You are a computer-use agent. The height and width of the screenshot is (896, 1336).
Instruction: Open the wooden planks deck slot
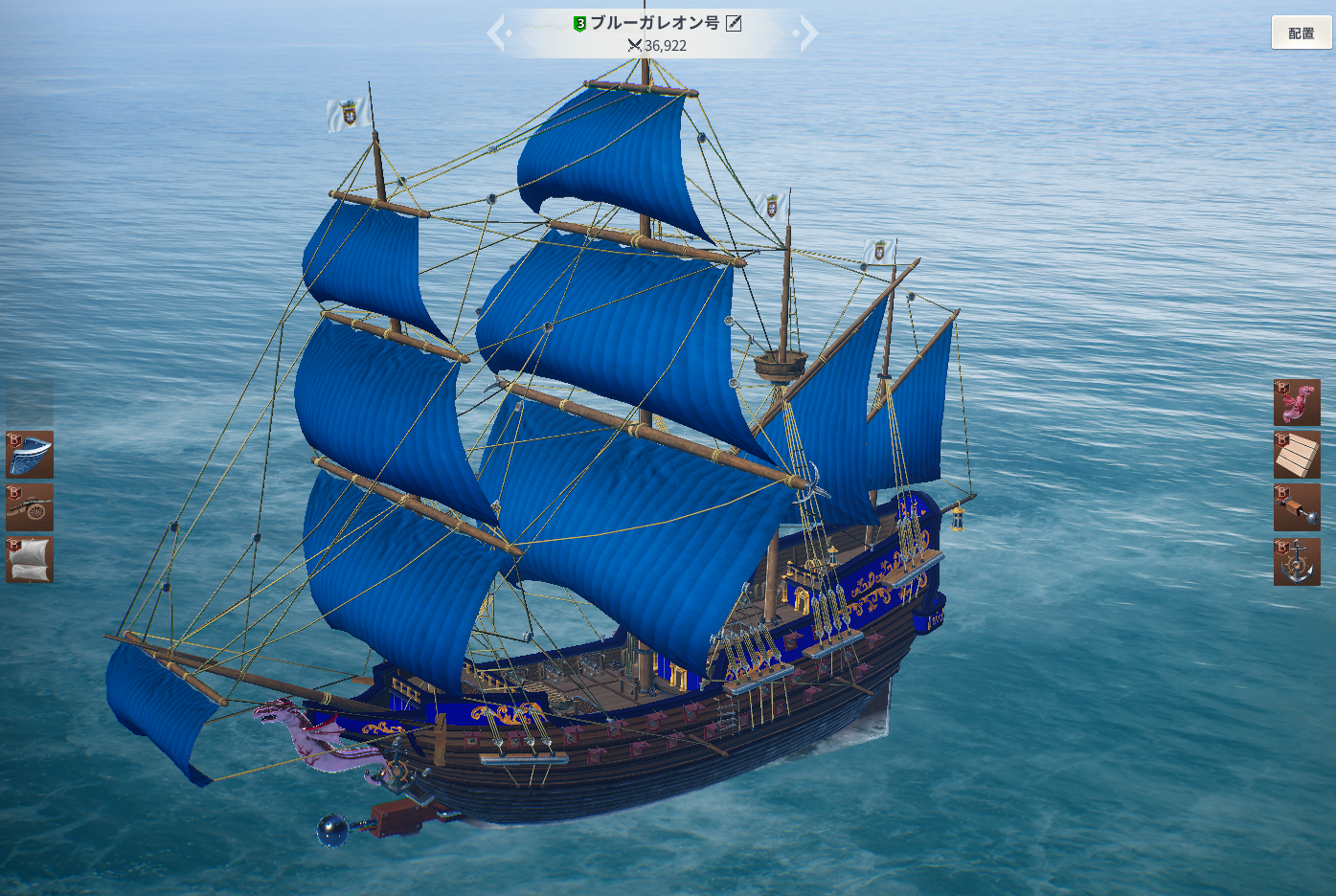coord(1297,455)
